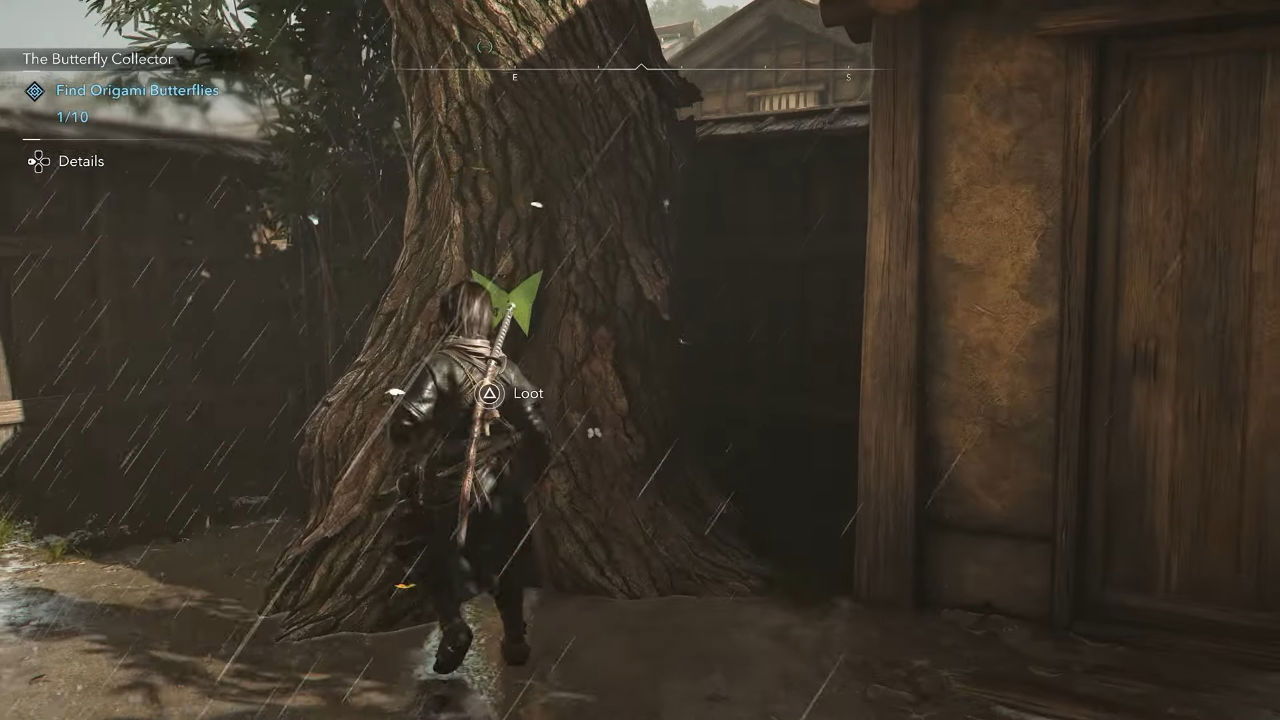
Task: Expand the quest Details panel
Action: [x=82, y=161]
